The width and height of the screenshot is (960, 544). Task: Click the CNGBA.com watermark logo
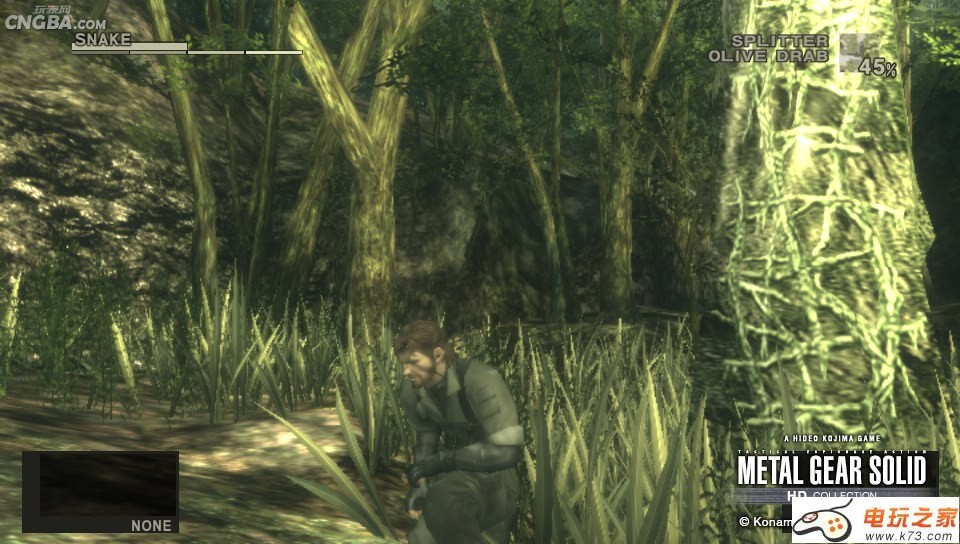(55, 20)
